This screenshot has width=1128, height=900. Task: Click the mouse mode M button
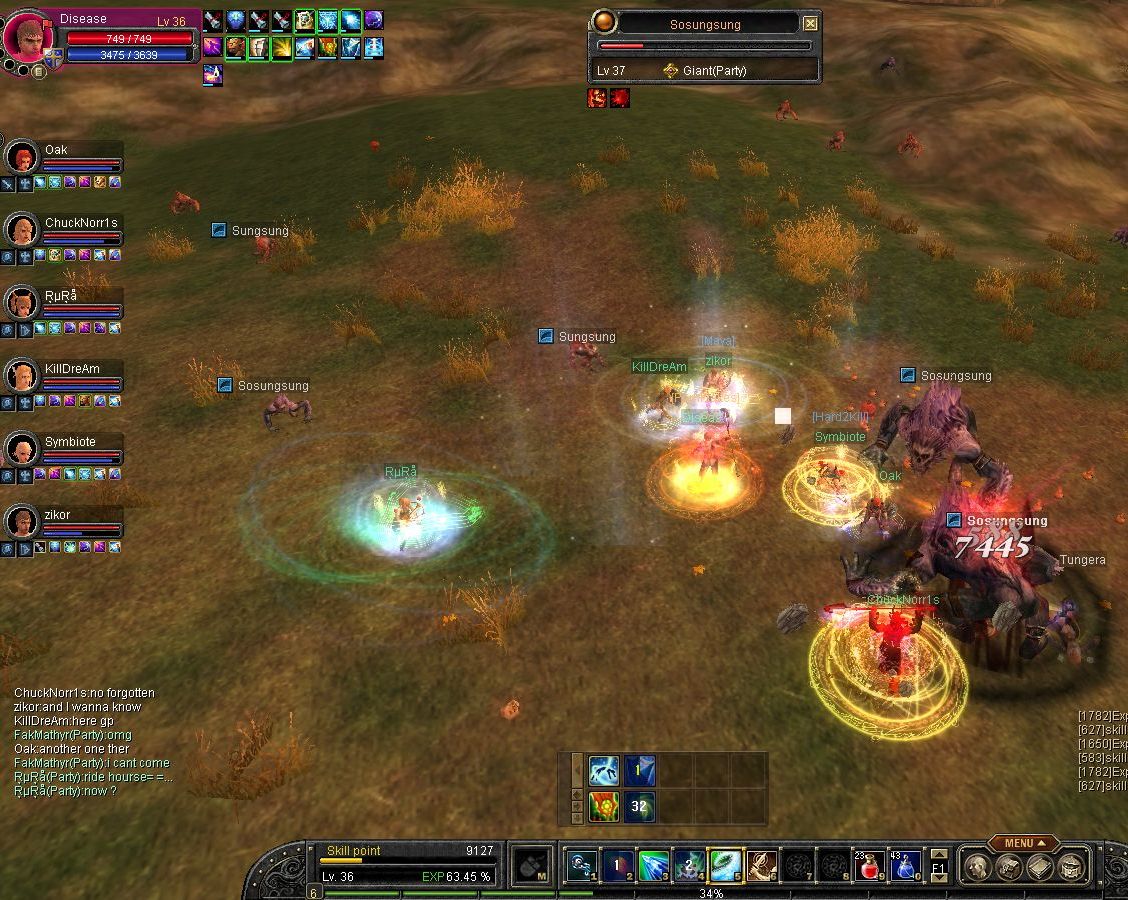(x=529, y=866)
